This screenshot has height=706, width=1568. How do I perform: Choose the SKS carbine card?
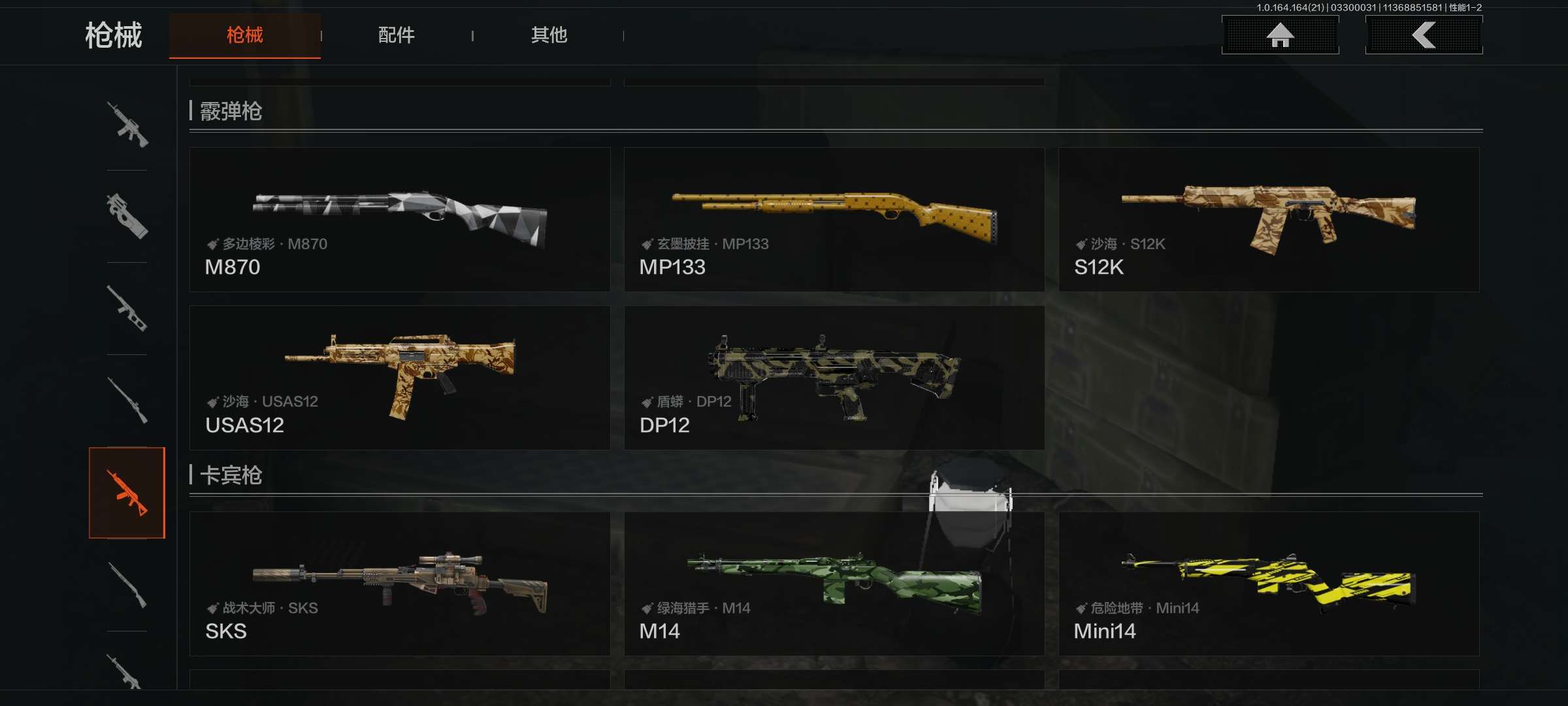[400, 584]
